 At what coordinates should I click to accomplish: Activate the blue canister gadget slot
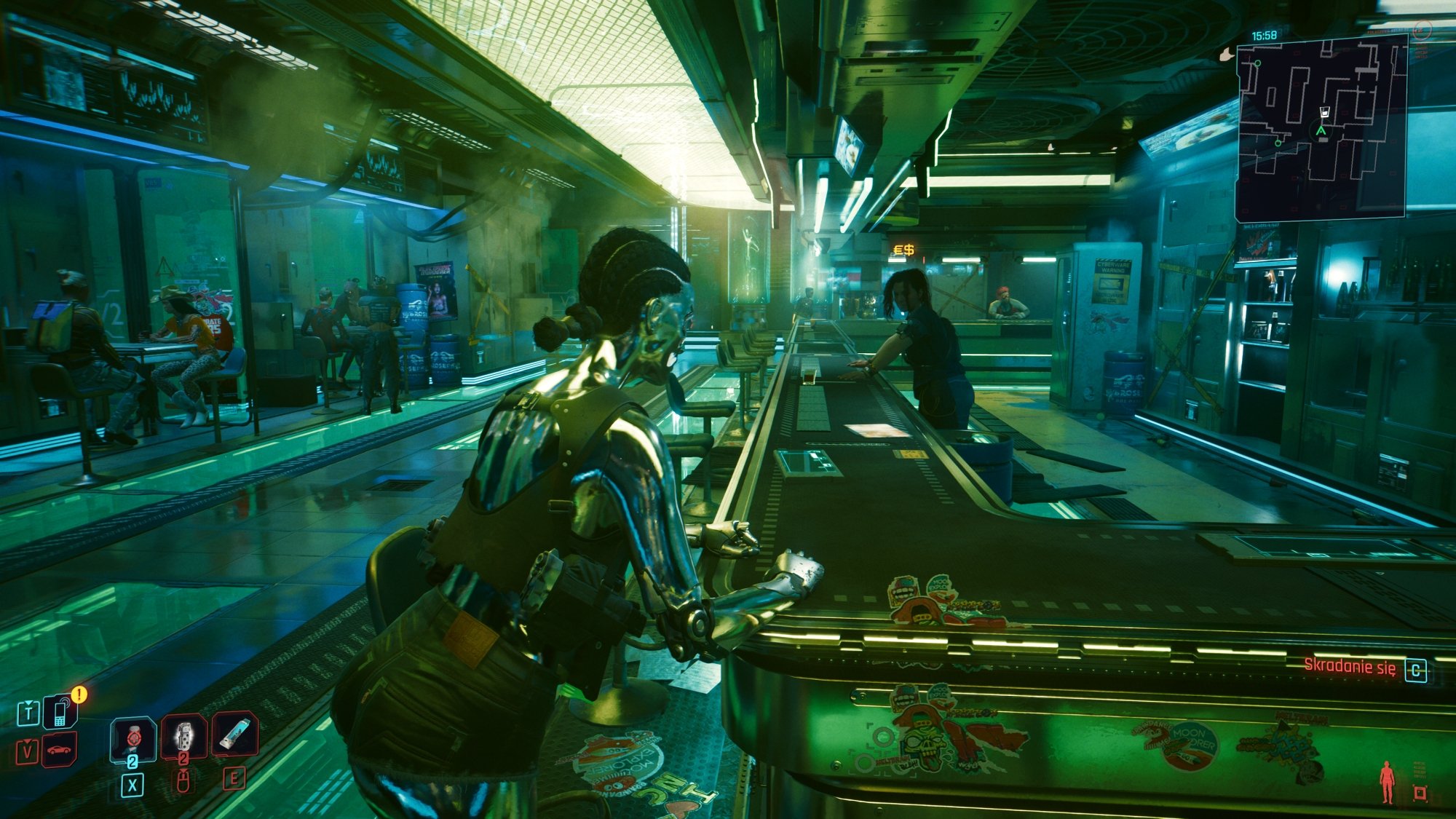coord(234,734)
